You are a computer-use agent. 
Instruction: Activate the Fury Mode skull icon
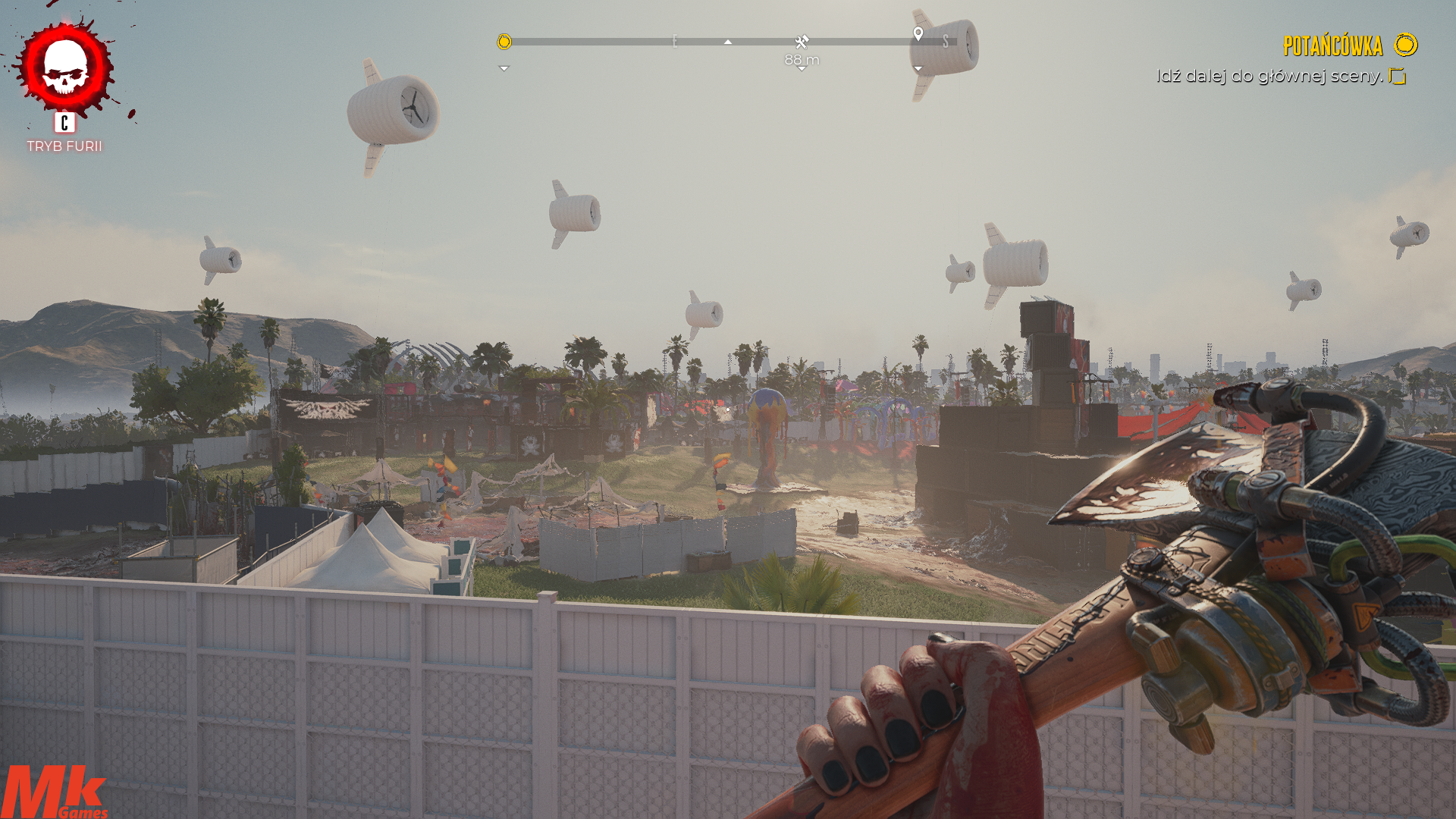pyautogui.click(x=65, y=68)
